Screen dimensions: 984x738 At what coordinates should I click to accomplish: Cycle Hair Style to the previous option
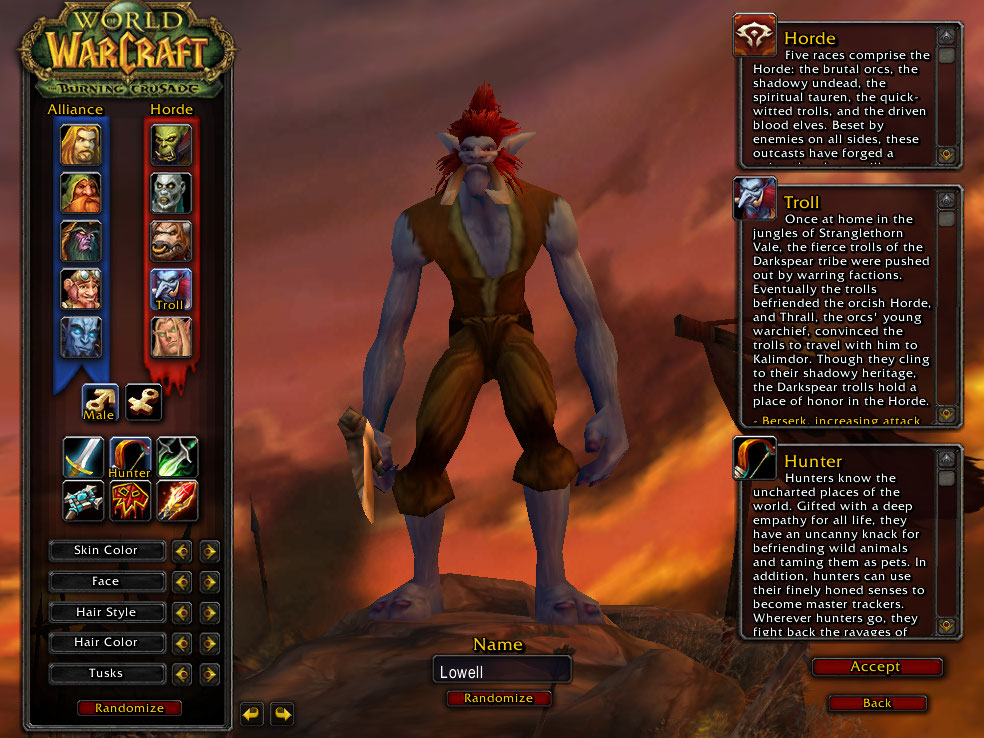(x=182, y=612)
